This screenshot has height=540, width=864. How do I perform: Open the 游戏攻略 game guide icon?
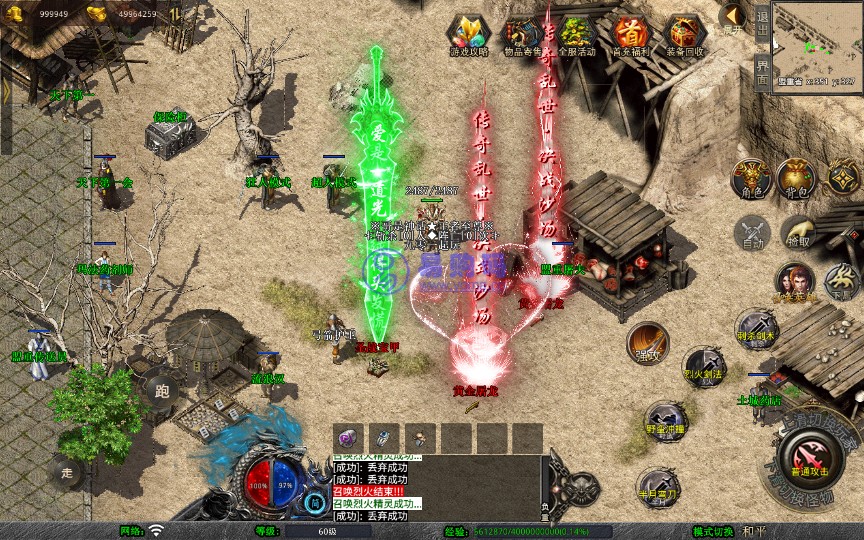pos(469,35)
